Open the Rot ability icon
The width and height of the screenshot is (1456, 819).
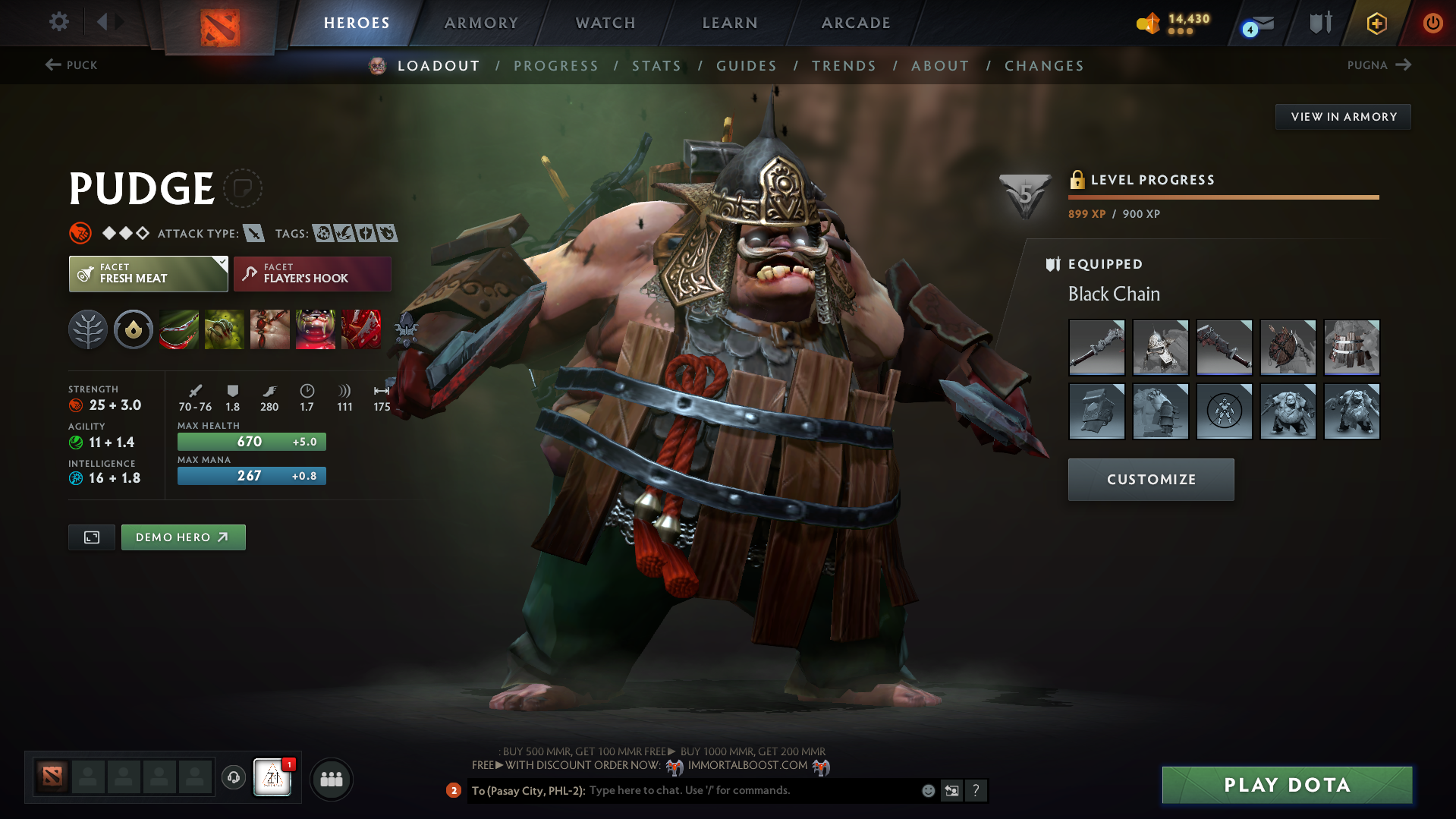[225, 329]
